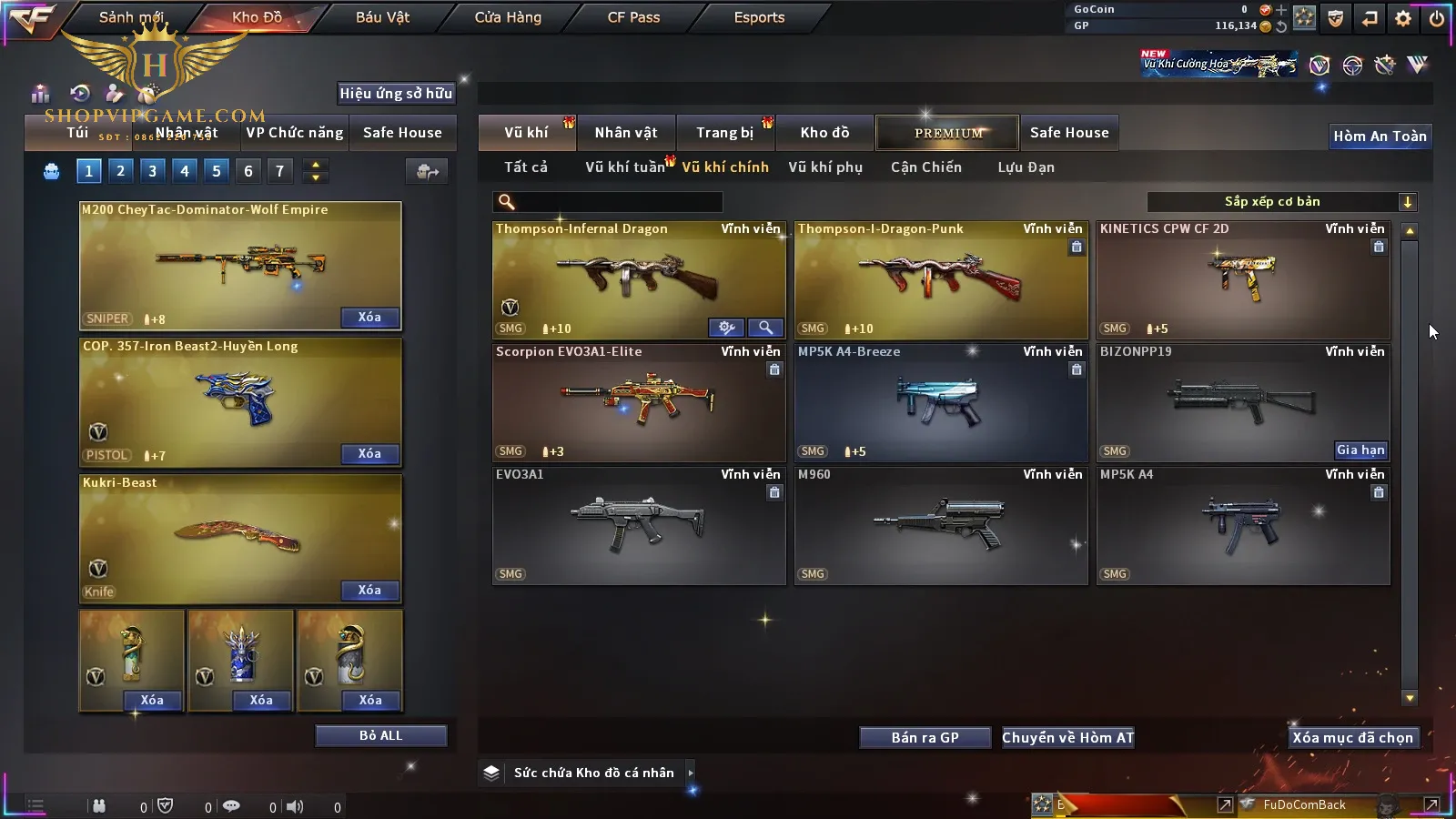Screen dimensions: 1456x819
Task: Open the Cửa Hàng shop menu
Action: [x=508, y=17]
